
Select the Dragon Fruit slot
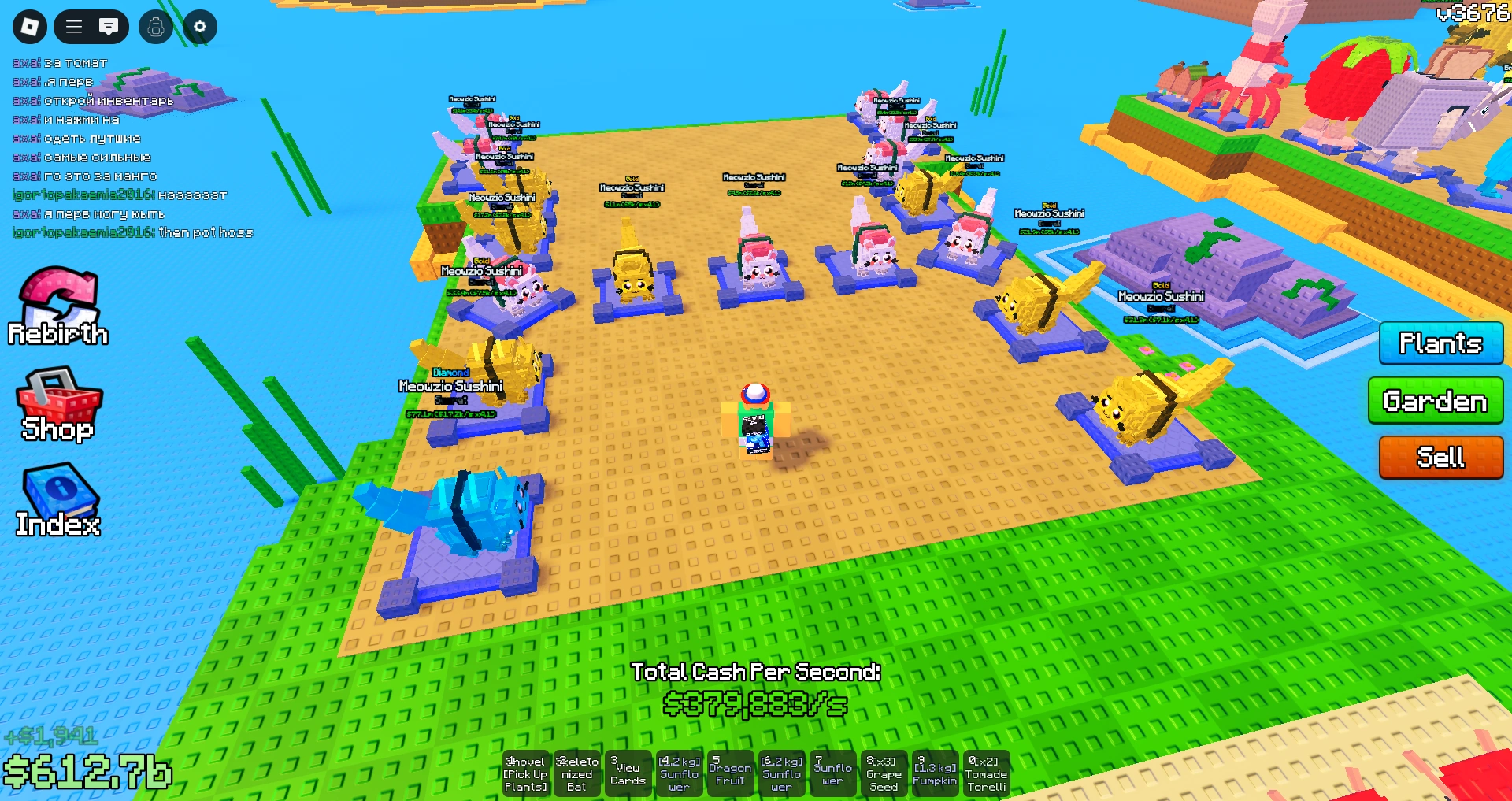coord(731,773)
